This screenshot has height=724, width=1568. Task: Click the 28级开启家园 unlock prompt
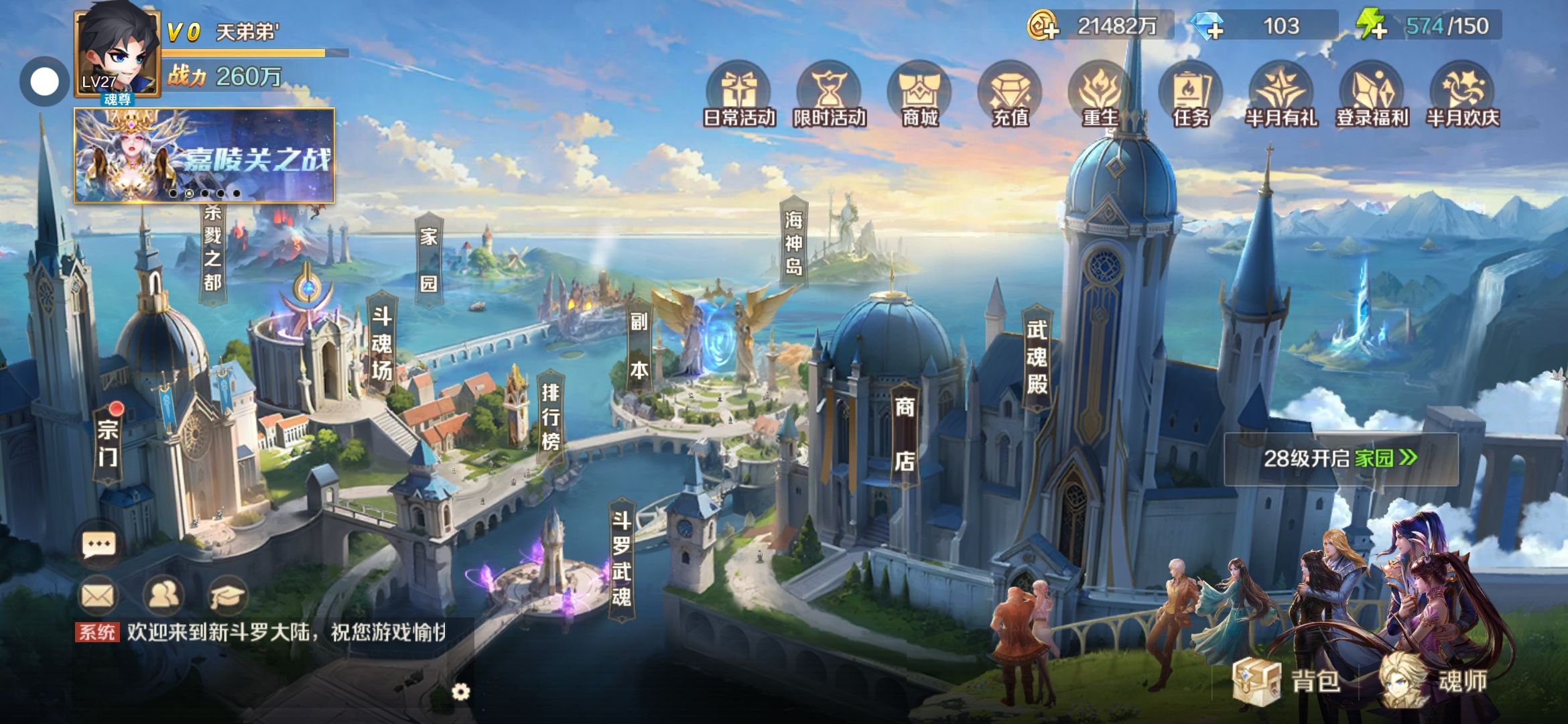(1340, 459)
